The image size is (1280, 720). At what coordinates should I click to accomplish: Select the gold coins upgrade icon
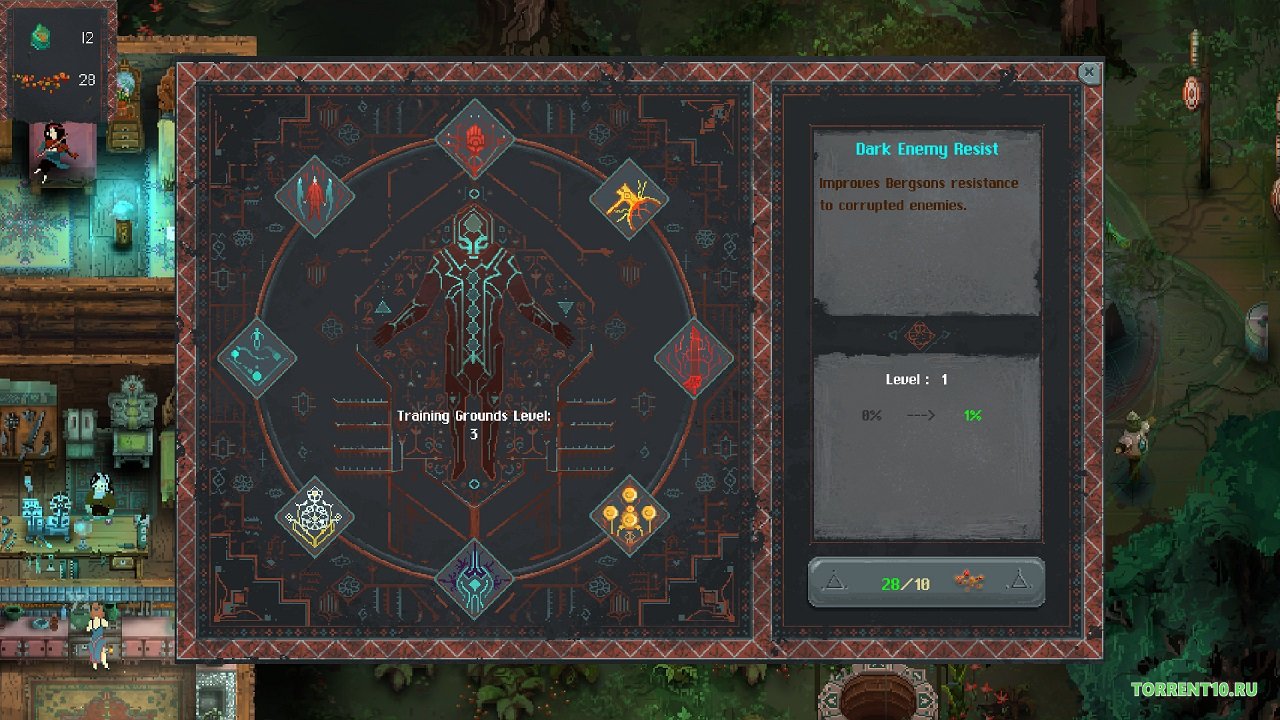[x=628, y=516]
